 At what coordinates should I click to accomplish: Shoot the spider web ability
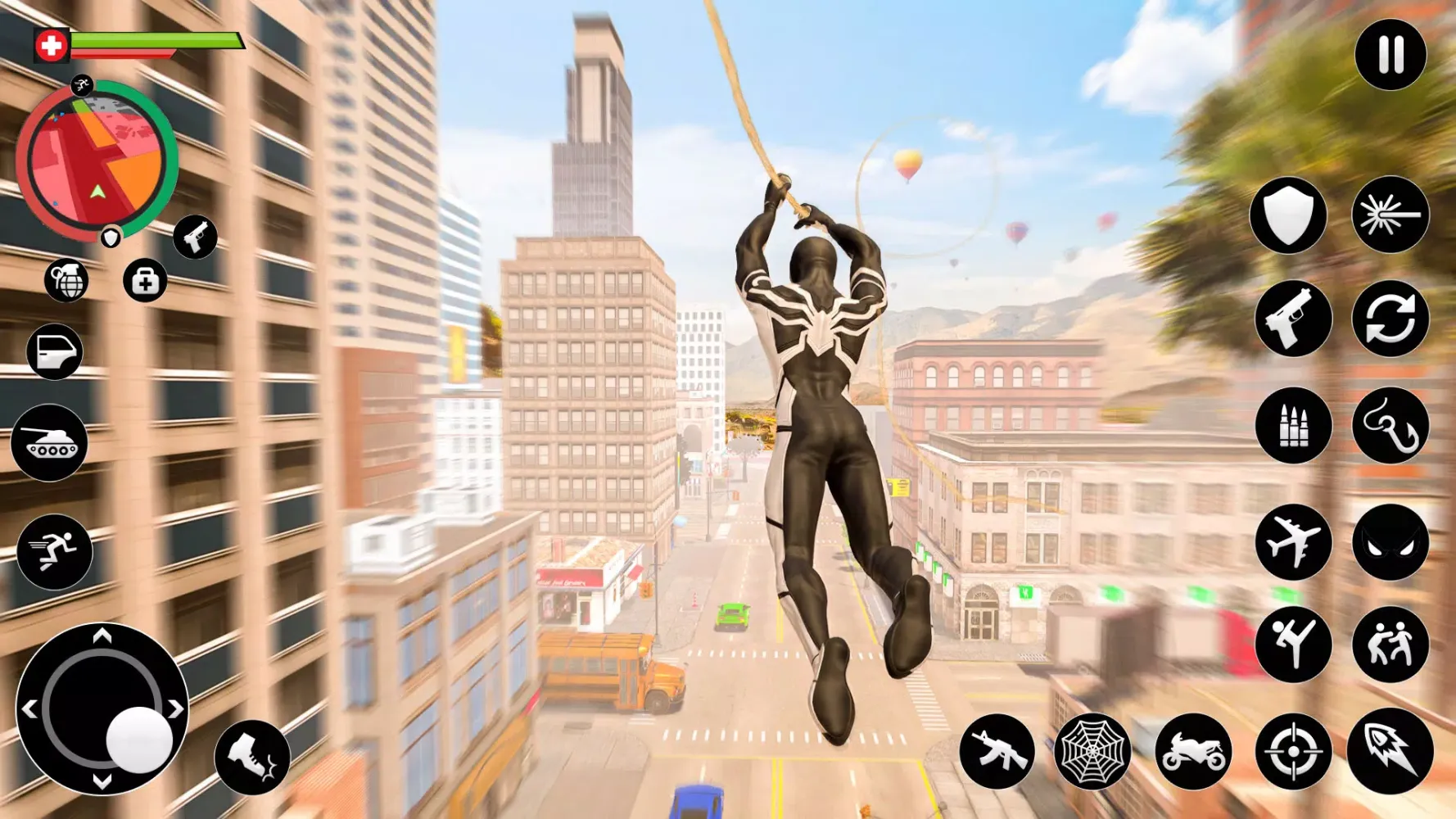1092,751
